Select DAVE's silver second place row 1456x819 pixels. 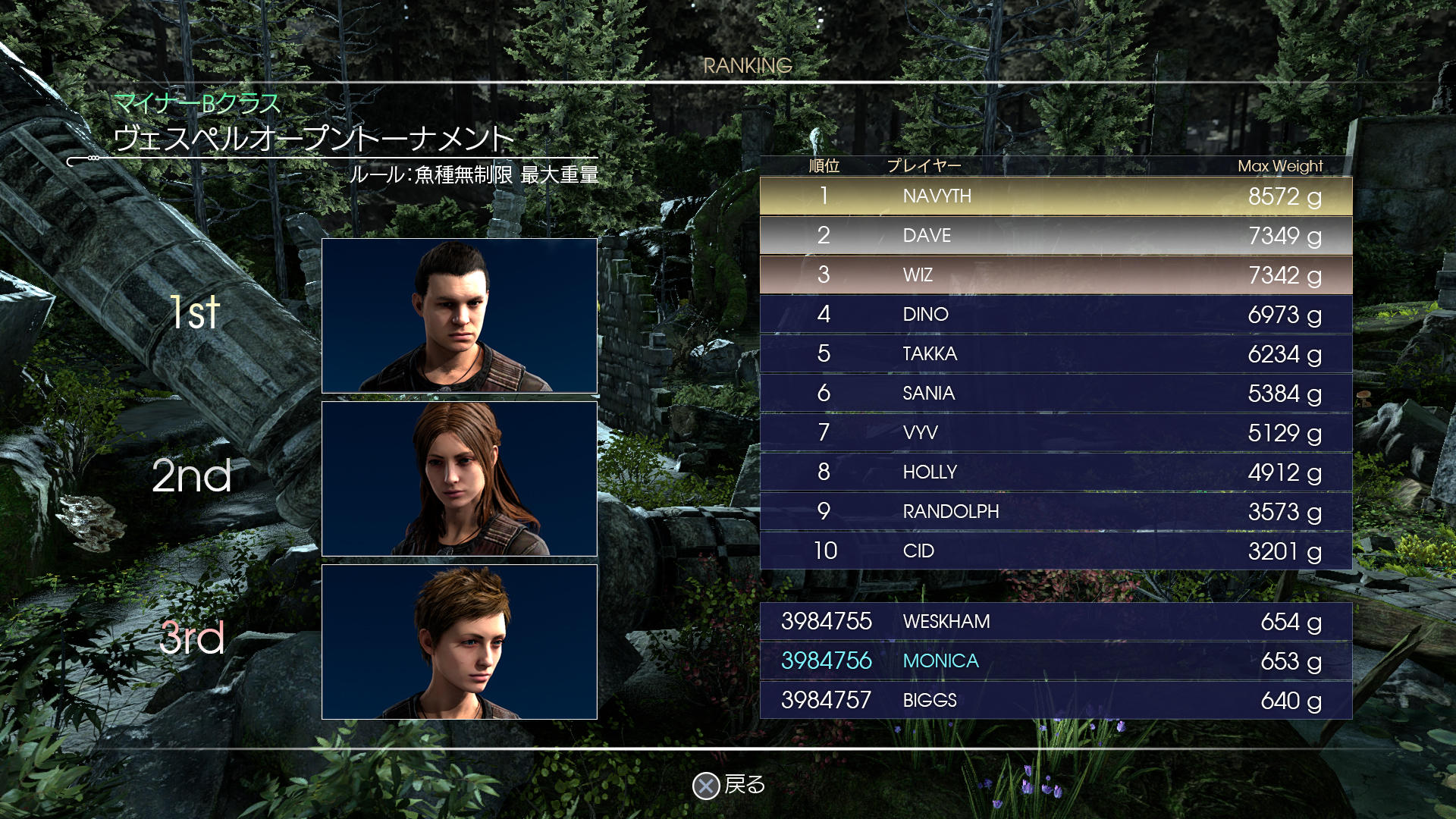1054,237
